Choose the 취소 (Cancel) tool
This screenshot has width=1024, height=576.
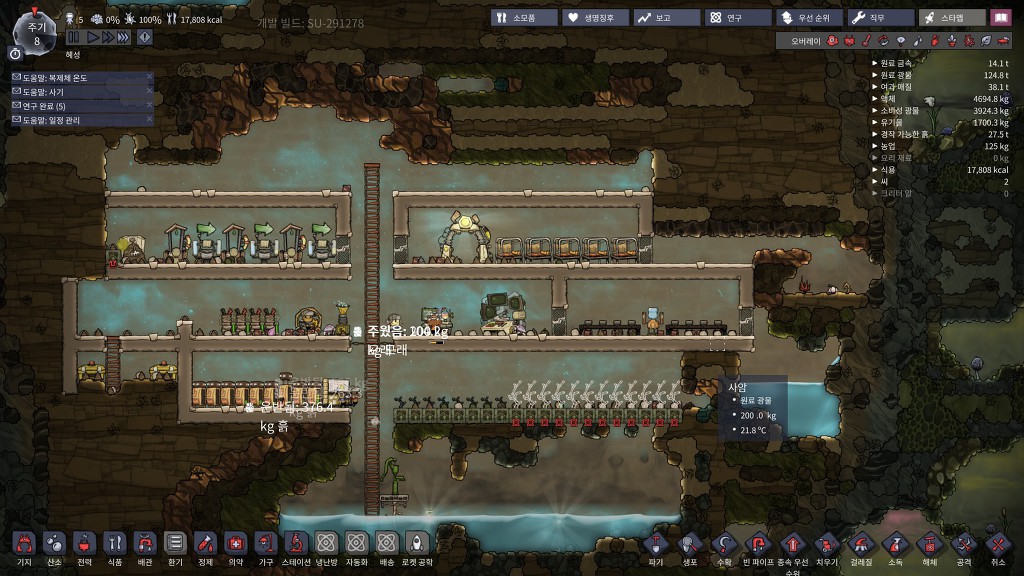point(997,545)
